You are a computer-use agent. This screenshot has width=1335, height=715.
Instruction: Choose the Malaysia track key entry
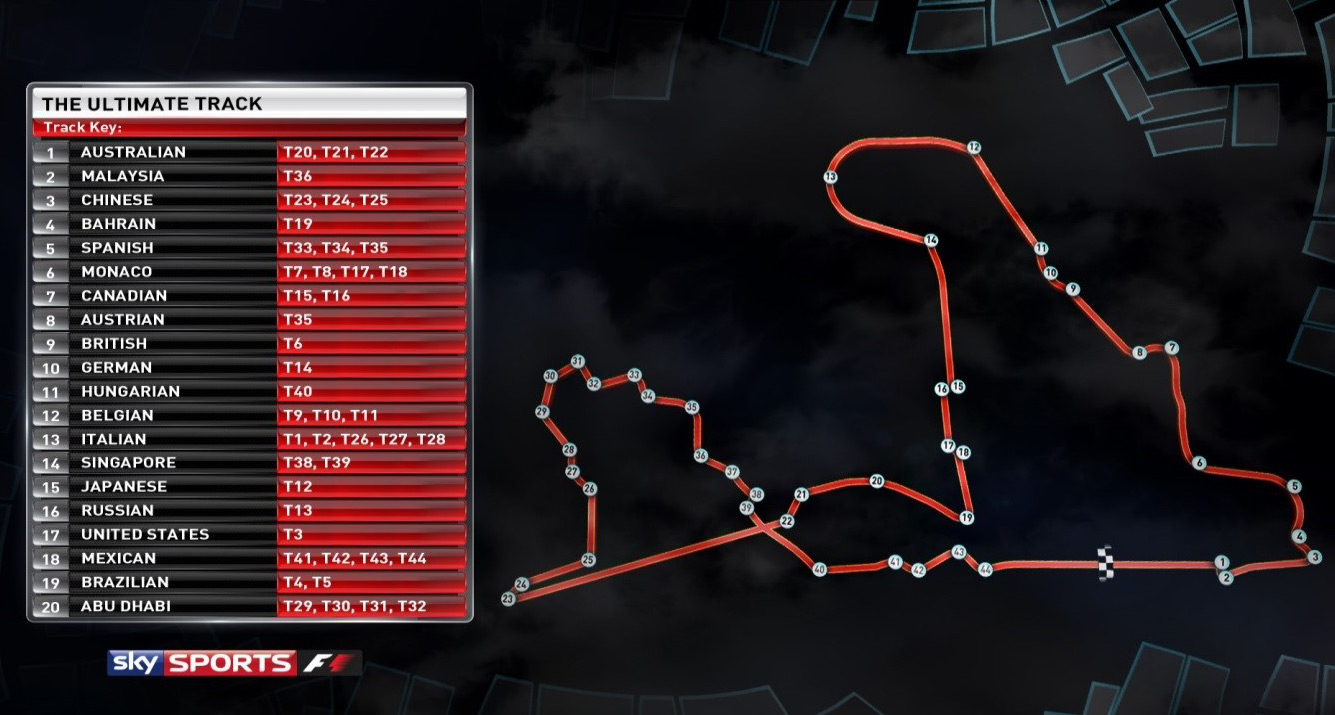point(250,177)
